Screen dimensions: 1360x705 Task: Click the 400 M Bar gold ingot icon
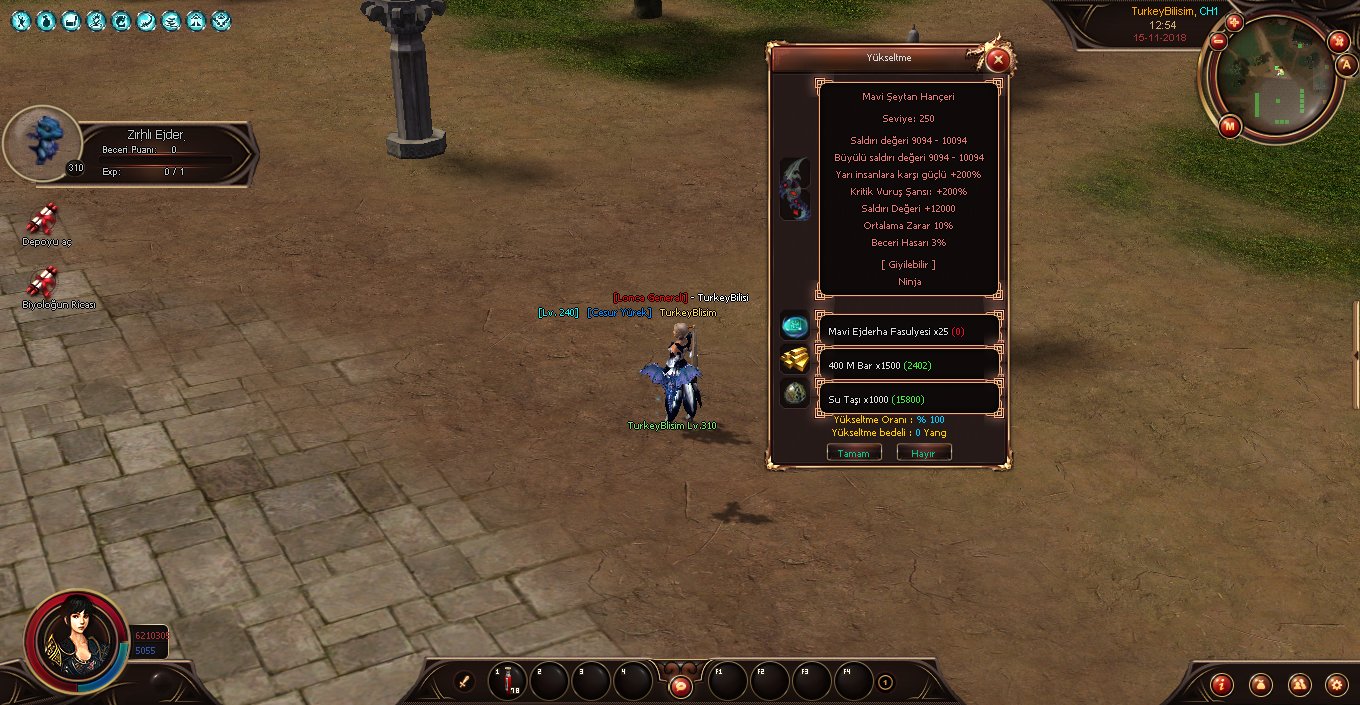(795, 360)
